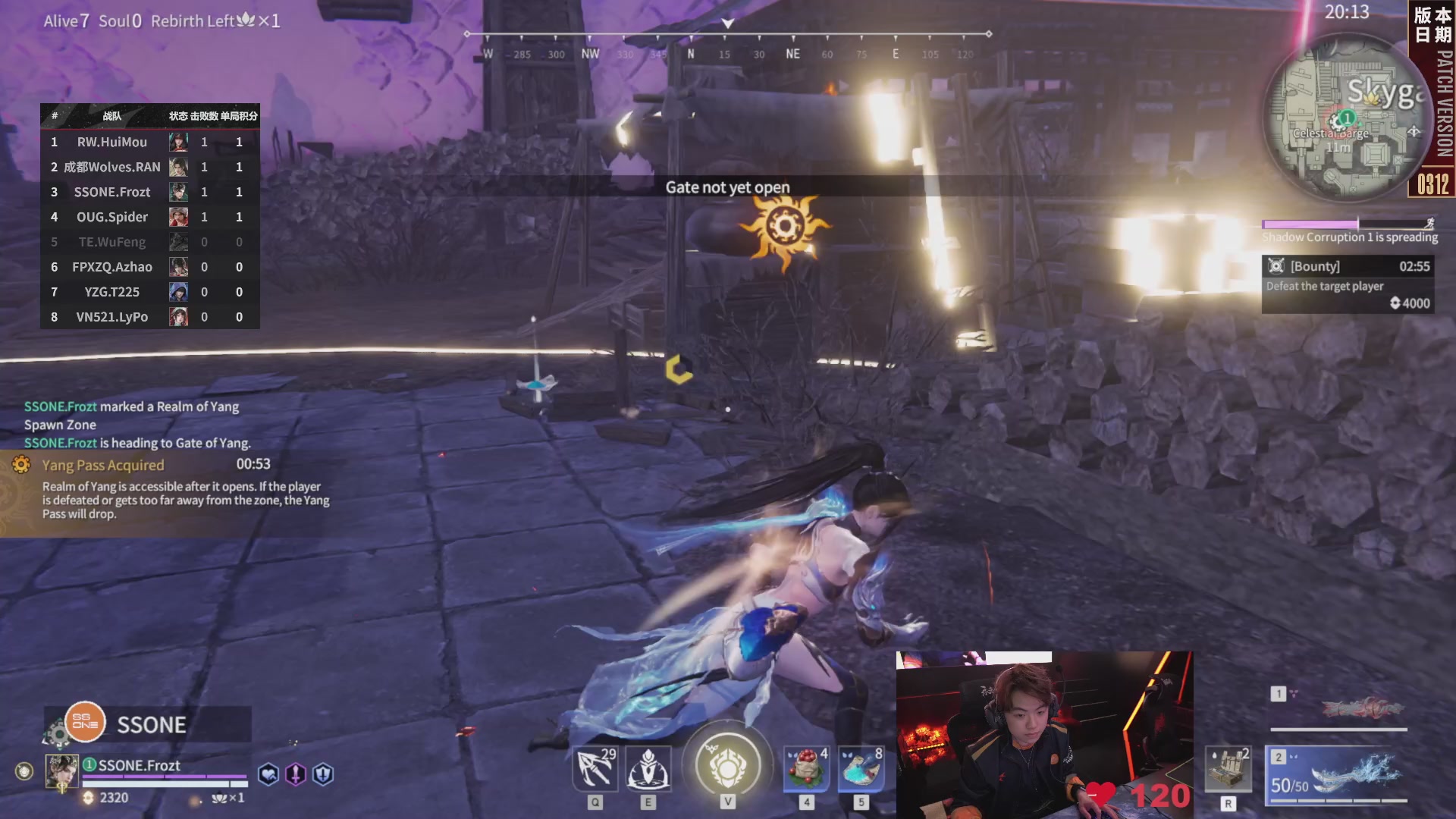Select the repair kit slot

(x=1228, y=769)
